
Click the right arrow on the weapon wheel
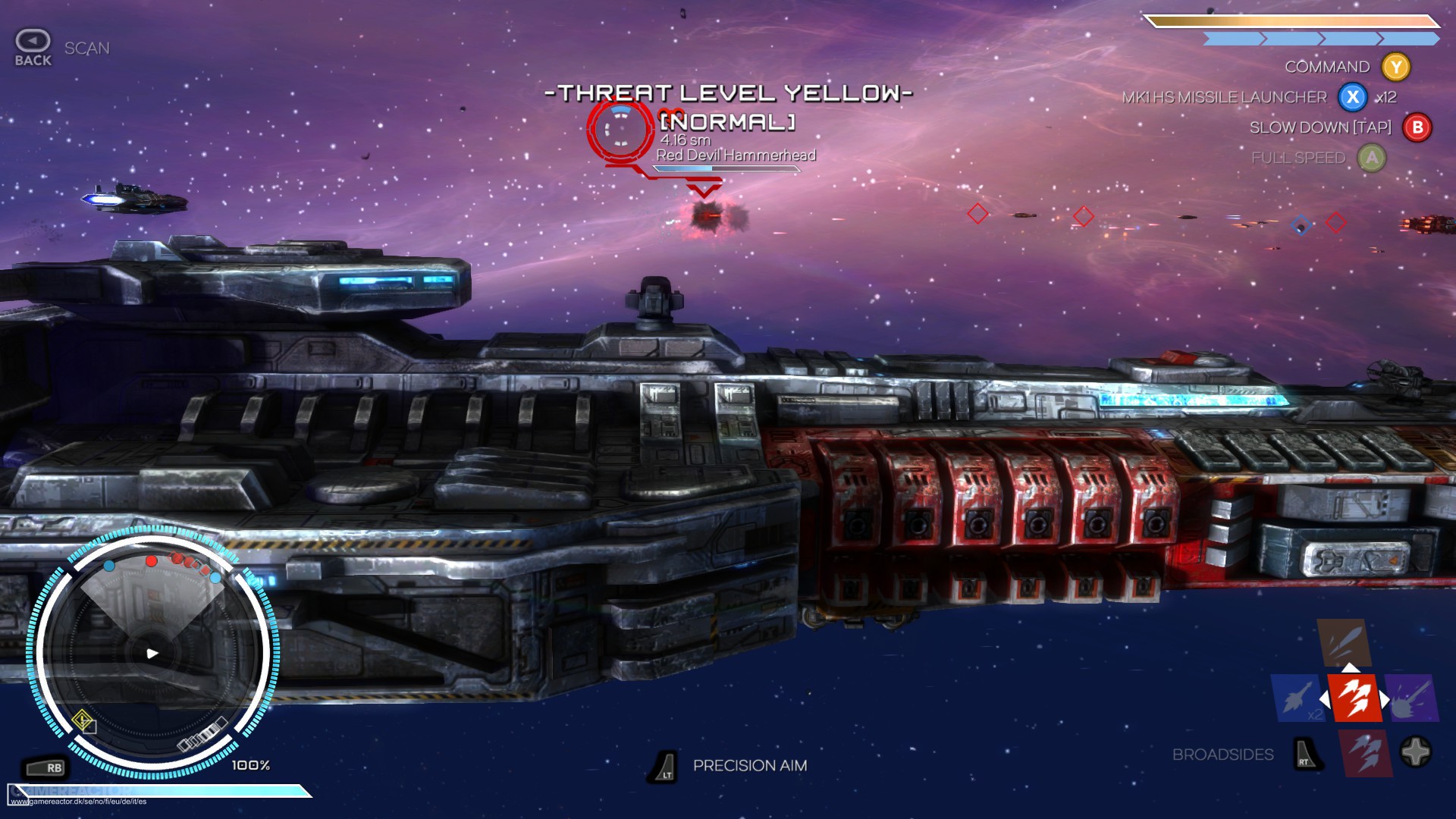click(1385, 698)
